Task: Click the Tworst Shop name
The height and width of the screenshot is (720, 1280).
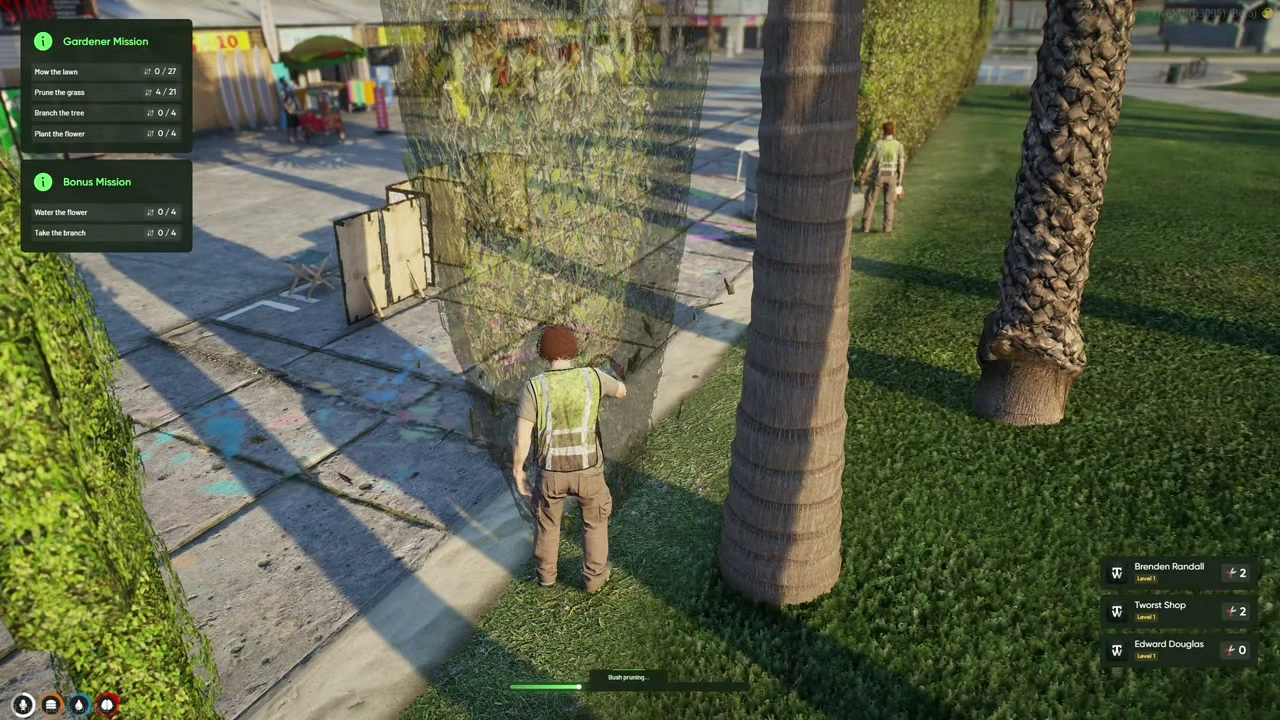Action: point(1160,604)
